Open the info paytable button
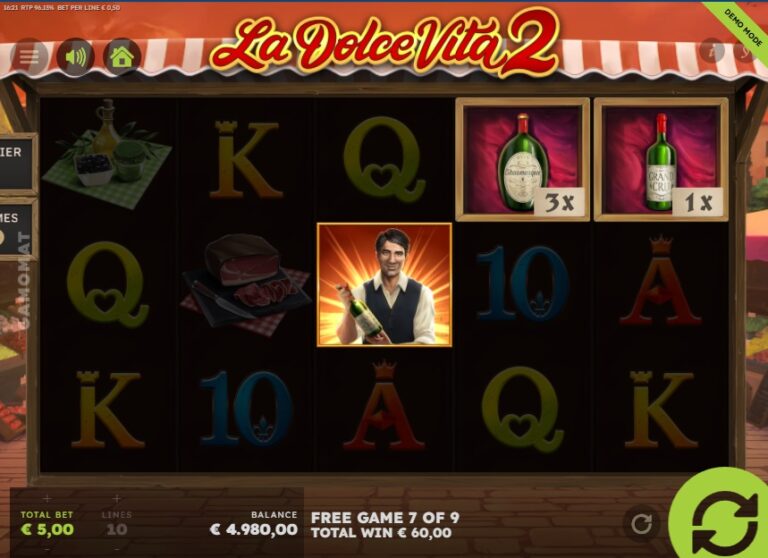 pyautogui.click(x=711, y=50)
